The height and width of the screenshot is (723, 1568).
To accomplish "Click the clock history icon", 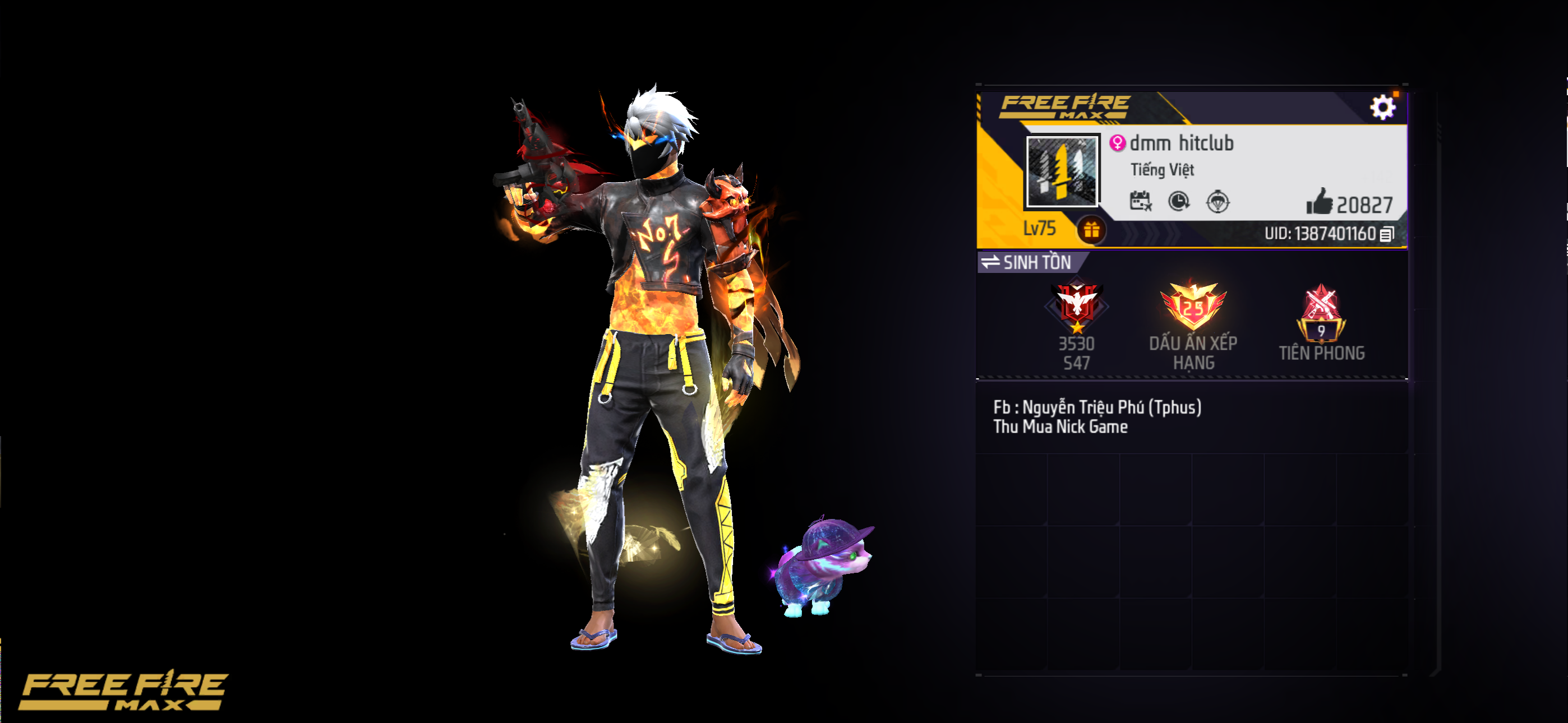I will (x=1179, y=201).
